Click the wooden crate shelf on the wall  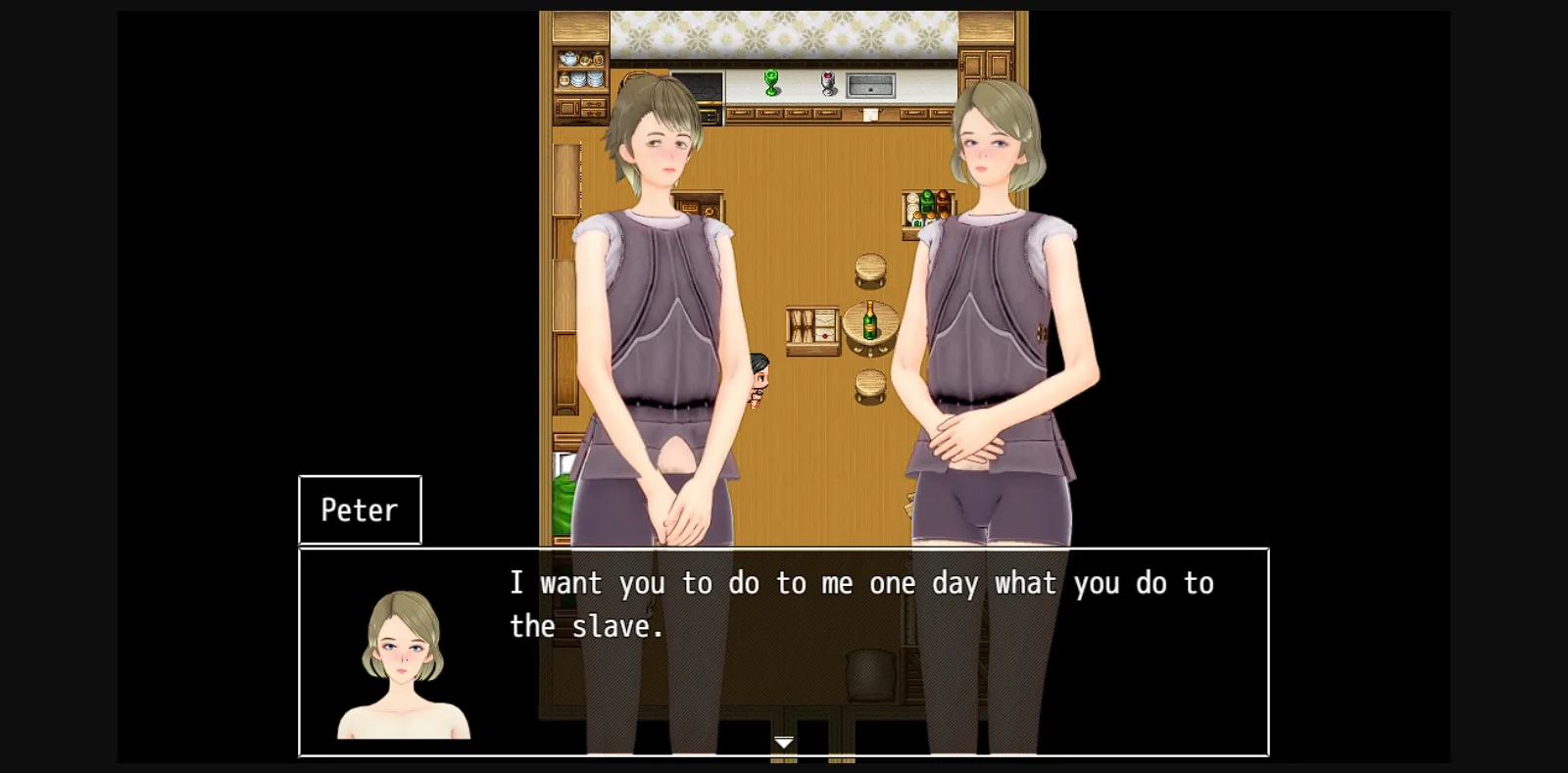point(813,330)
